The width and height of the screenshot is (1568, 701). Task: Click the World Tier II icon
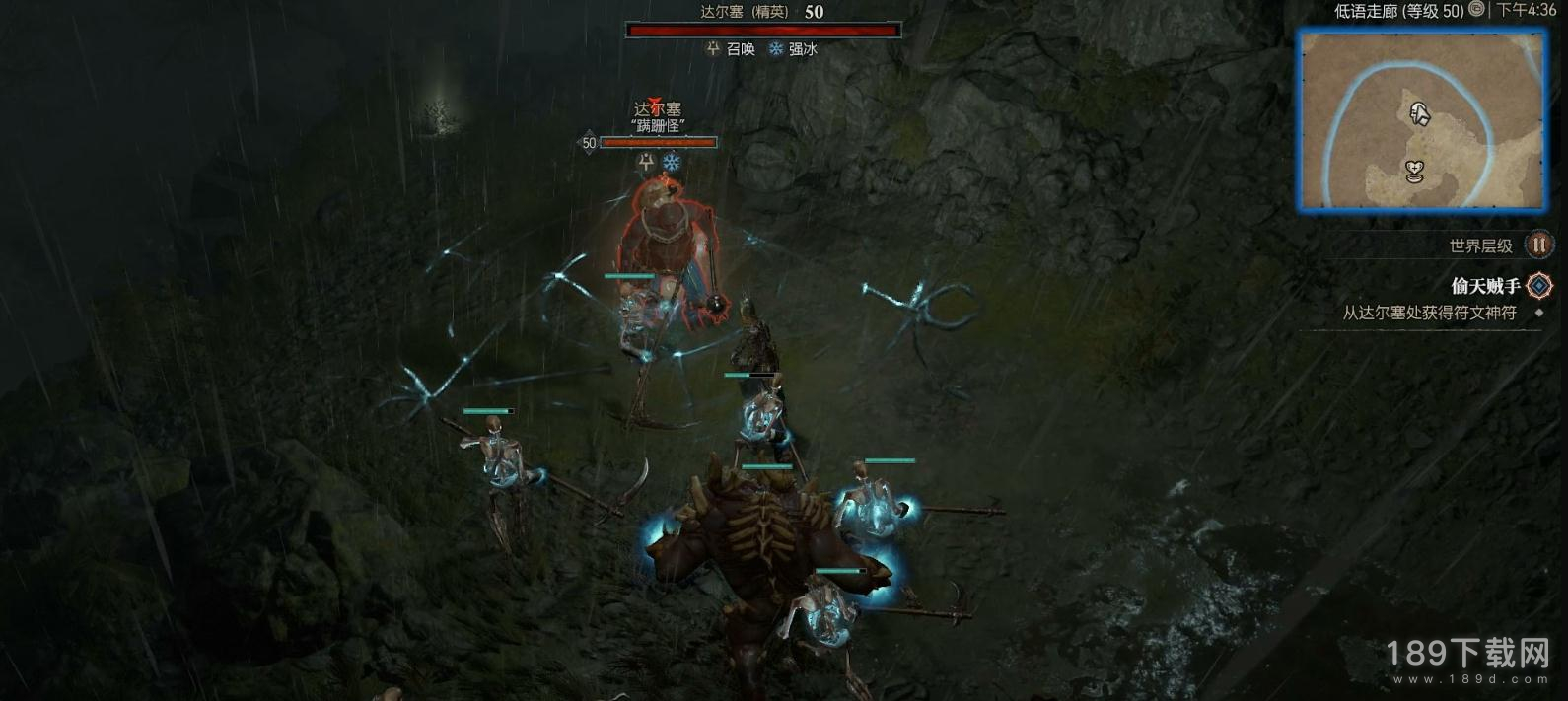(1538, 245)
